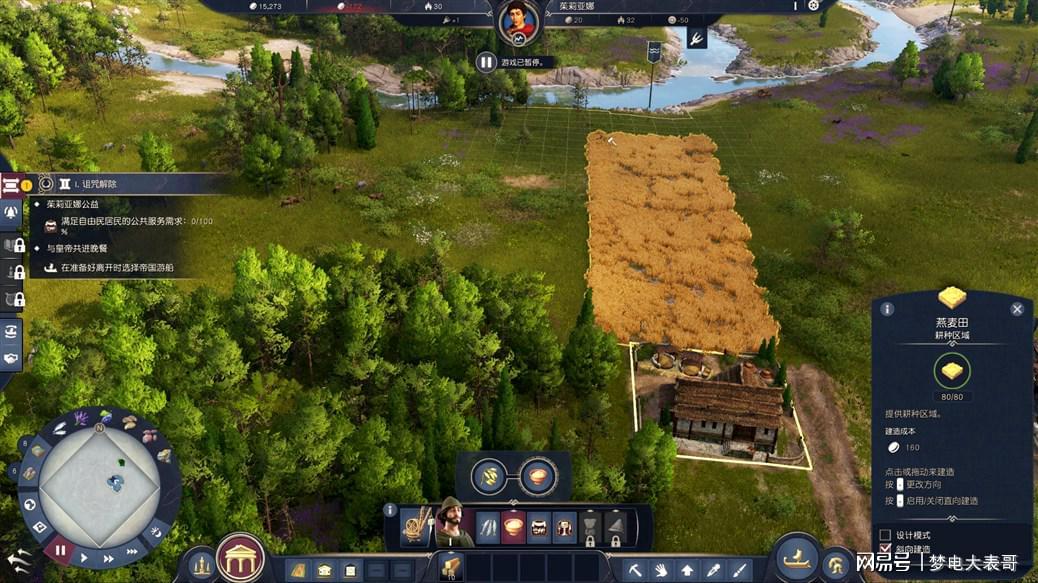Select the oat crop icon above the toolbar

[491, 475]
